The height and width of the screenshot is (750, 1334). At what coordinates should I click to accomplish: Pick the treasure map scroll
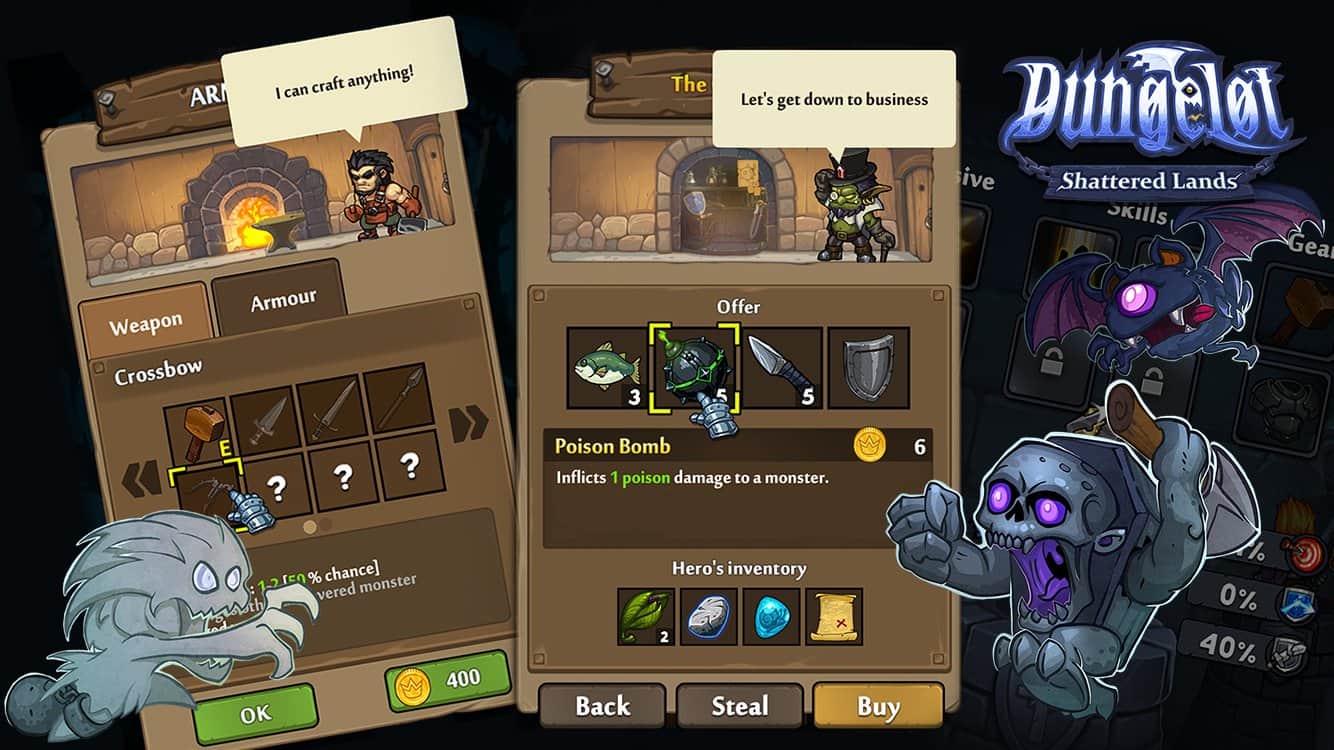833,616
